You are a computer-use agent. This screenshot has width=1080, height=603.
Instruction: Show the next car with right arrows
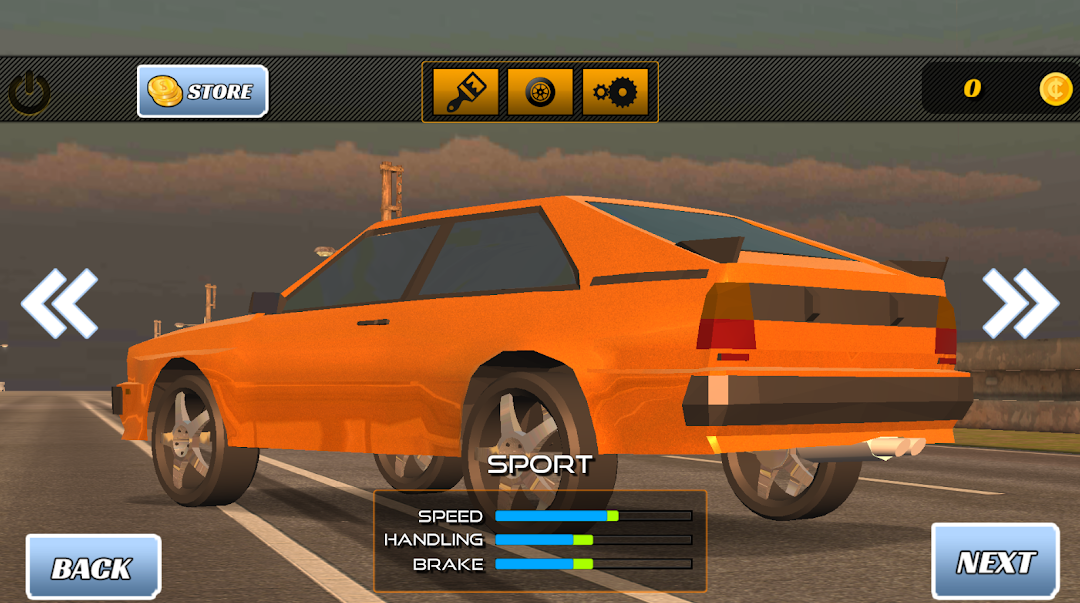(x=1020, y=302)
